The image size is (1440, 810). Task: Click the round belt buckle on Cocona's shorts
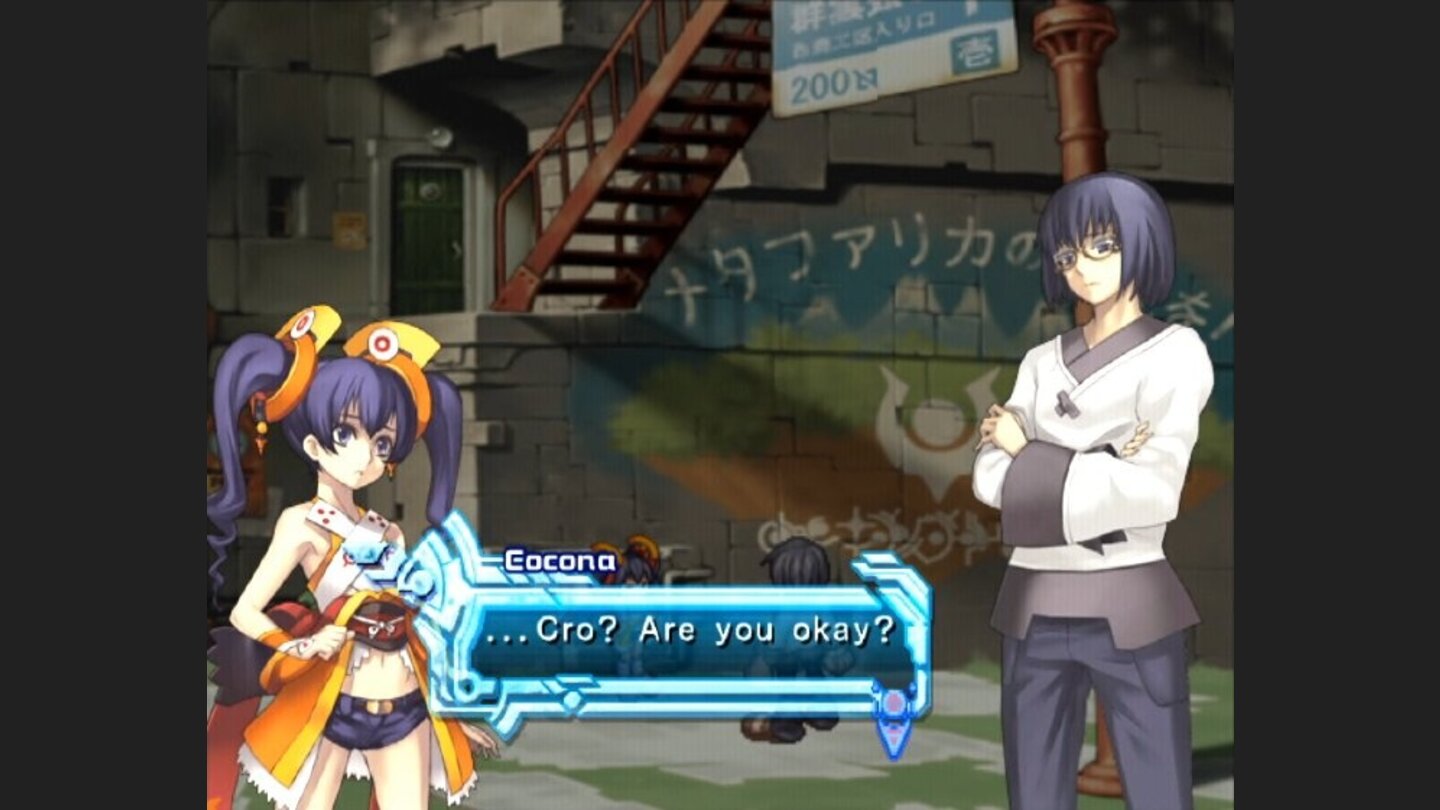coord(377,706)
